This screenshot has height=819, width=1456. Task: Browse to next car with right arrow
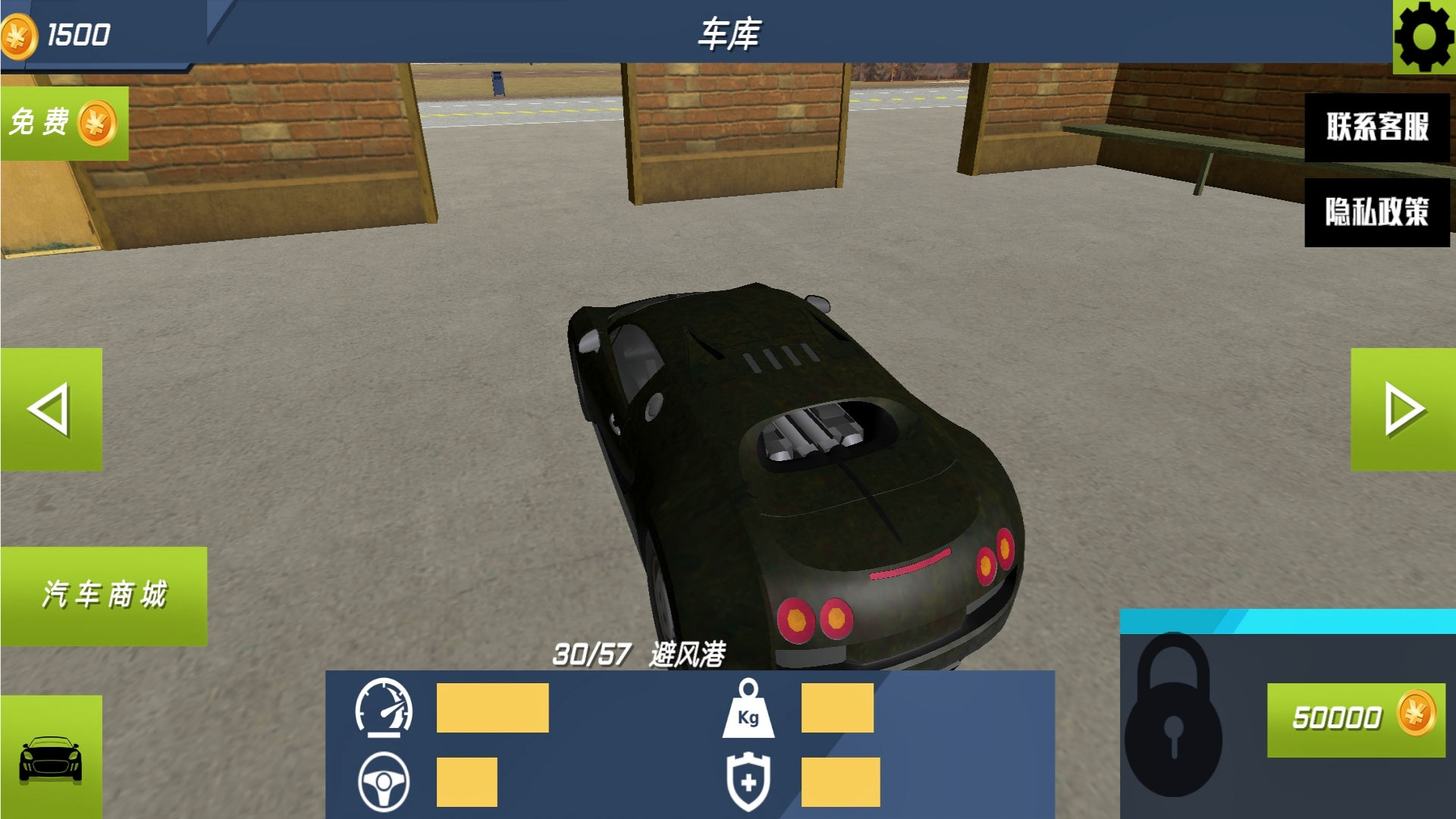(1403, 409)
